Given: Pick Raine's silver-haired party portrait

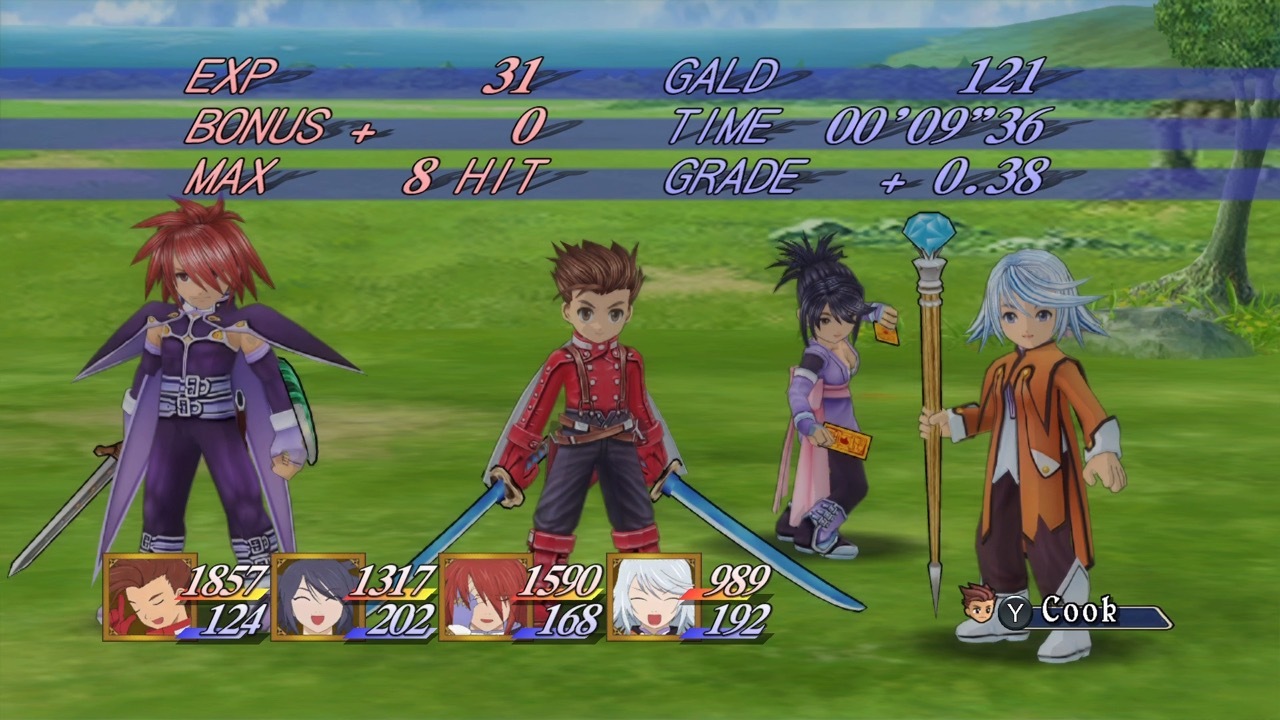Looking at the screenshot, I should [652, 597].
